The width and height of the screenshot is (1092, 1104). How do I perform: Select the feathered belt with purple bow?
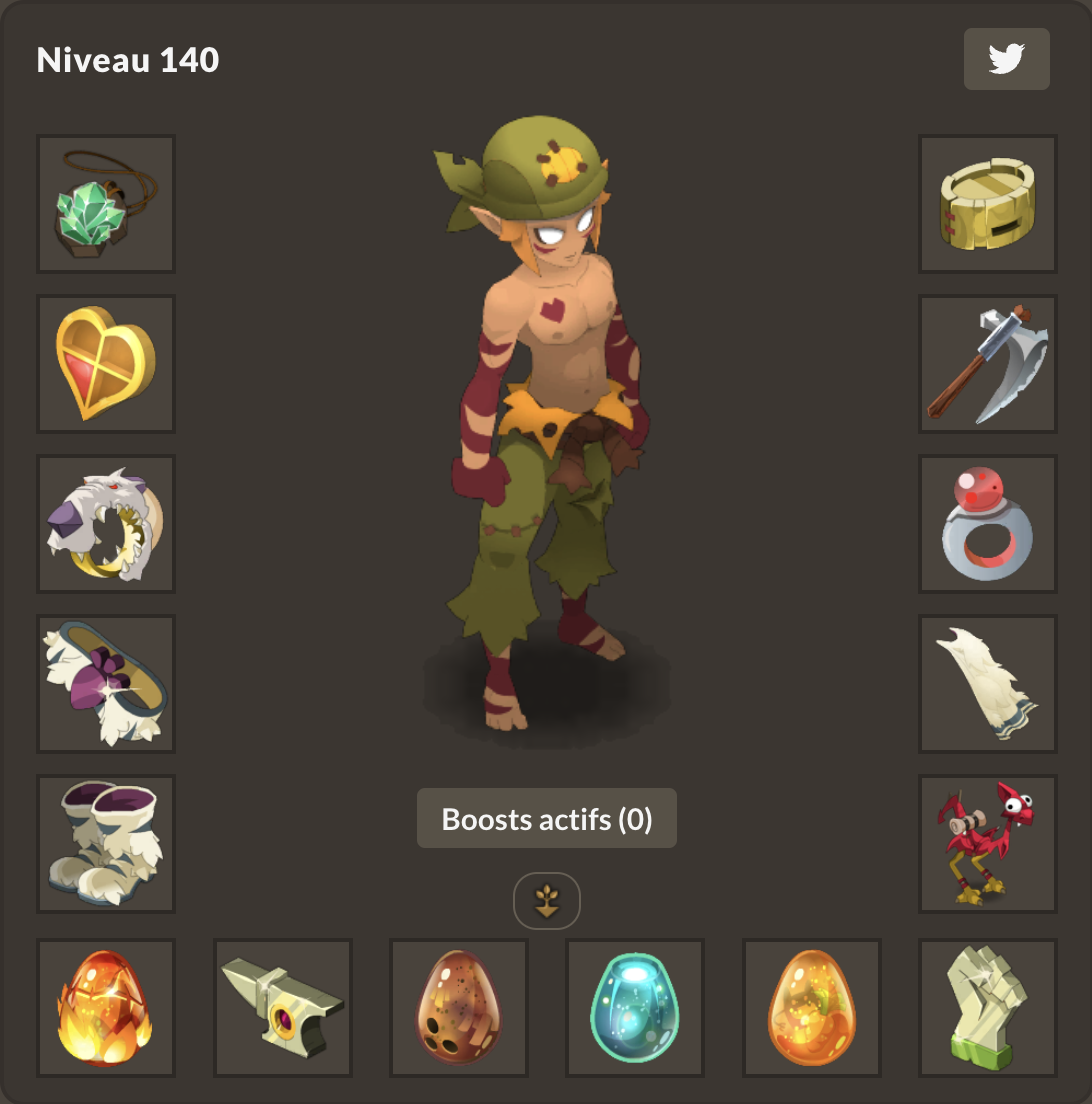coord(106,684)
